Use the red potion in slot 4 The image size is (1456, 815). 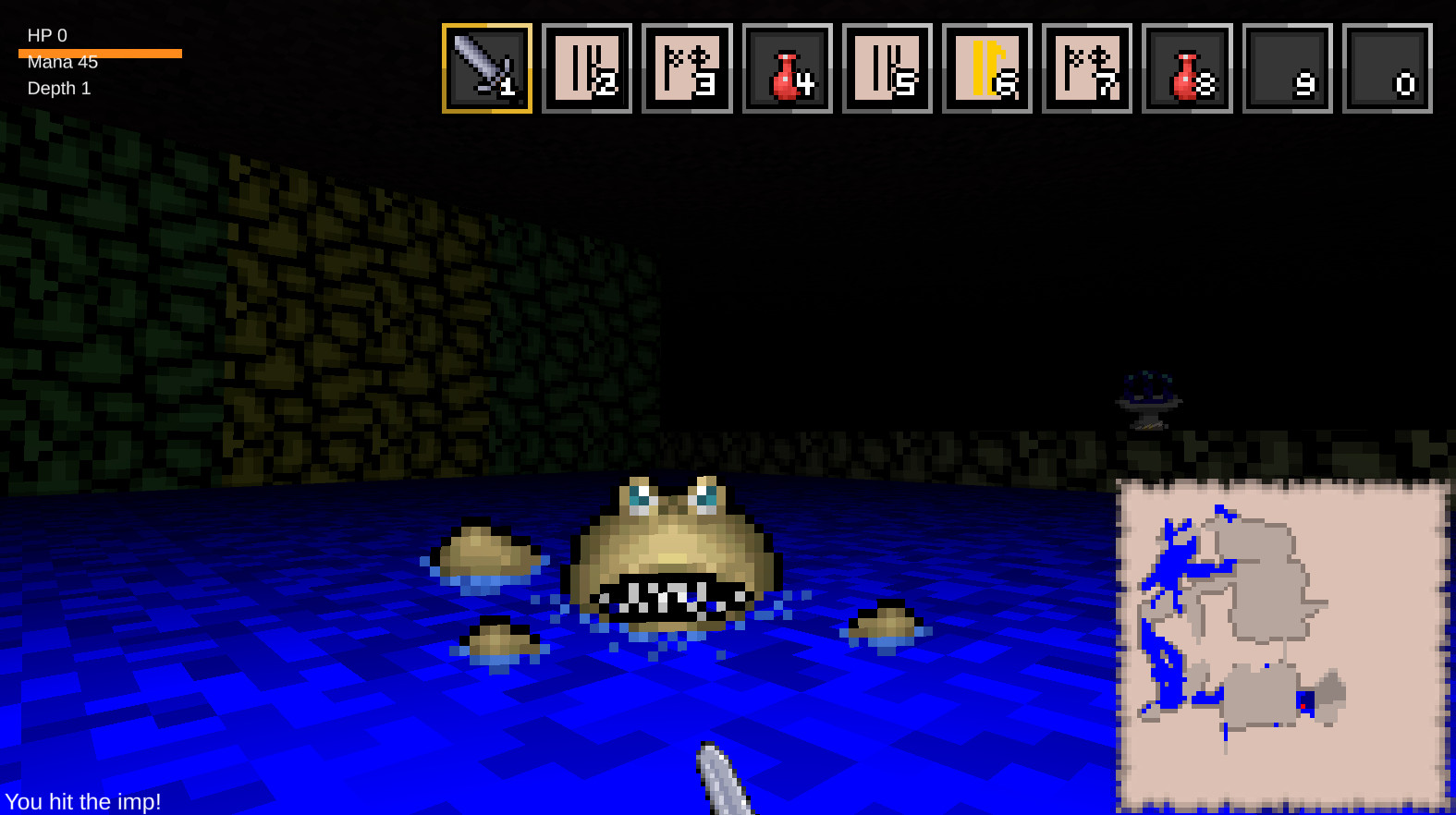[x=788, y=68]
